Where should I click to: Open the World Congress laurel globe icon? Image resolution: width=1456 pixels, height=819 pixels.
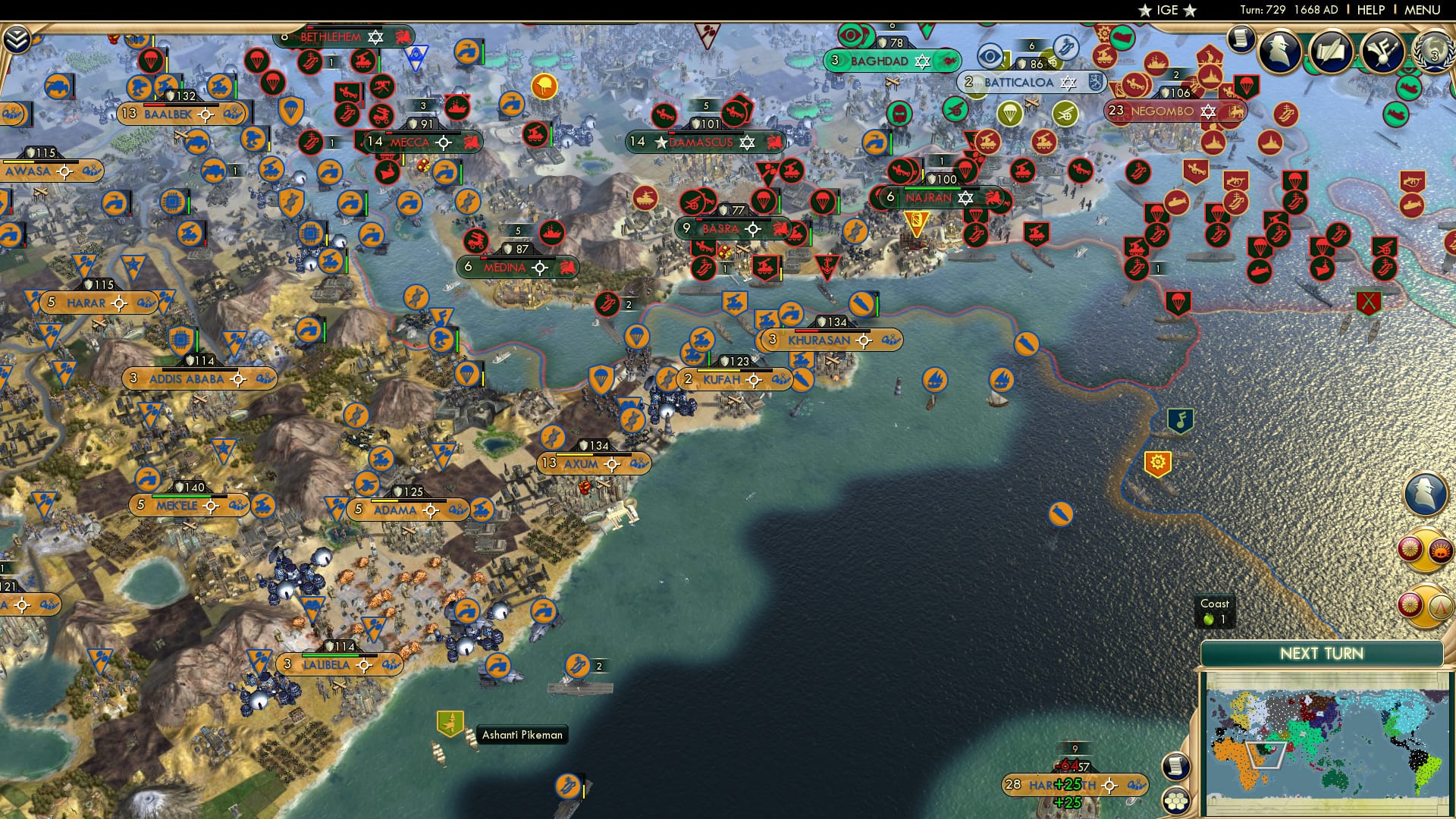pyautogui.click(x=1436, y=53)
